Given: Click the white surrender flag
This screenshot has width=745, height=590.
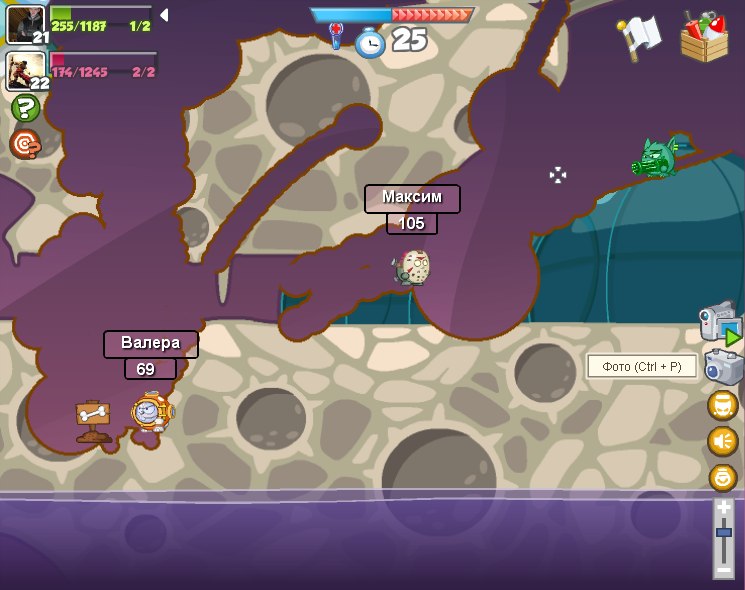Looking at the screenshot, I should click(640, 36).
